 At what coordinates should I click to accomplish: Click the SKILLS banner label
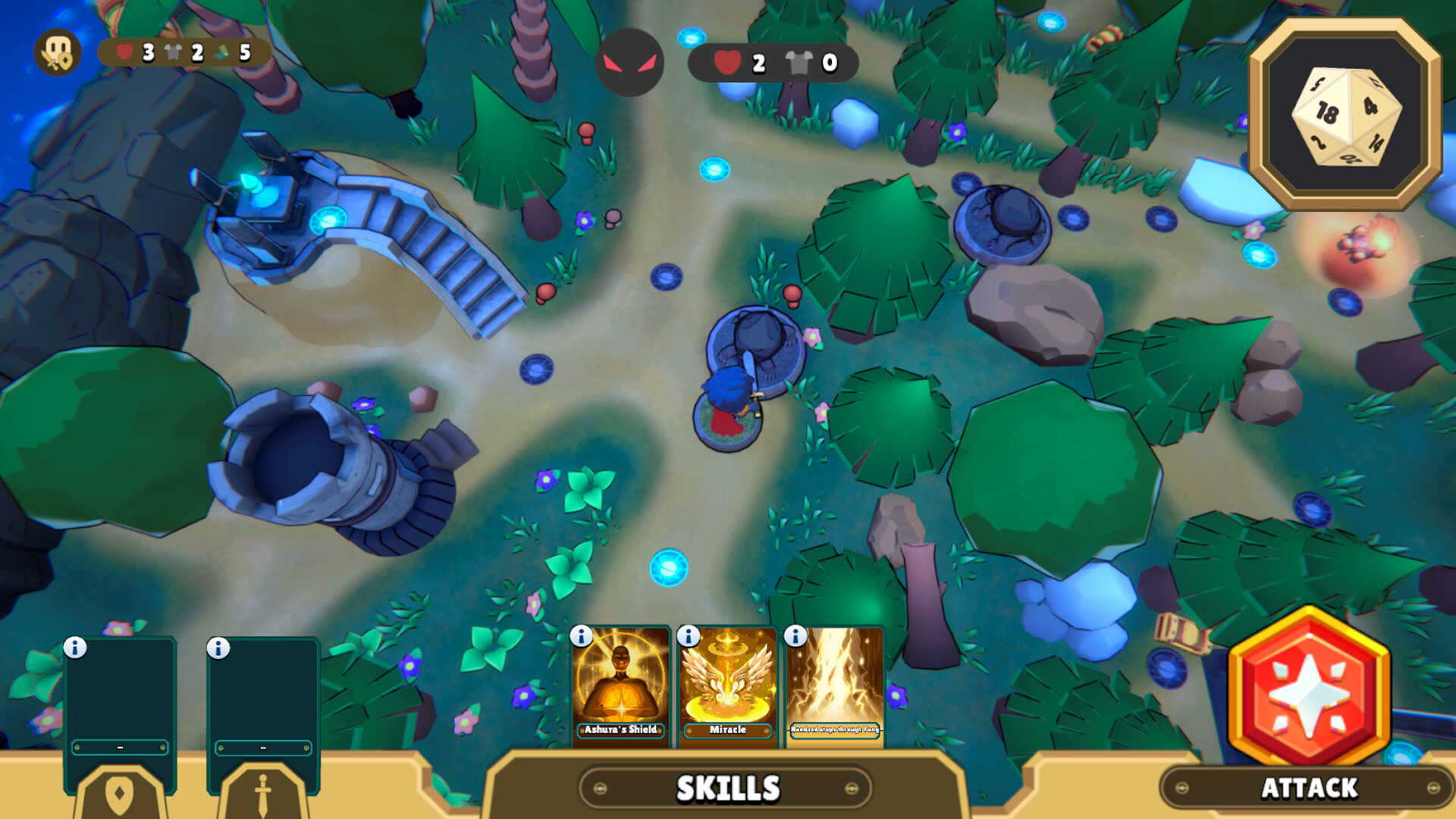pyautogui.click(x=727, y=788)
